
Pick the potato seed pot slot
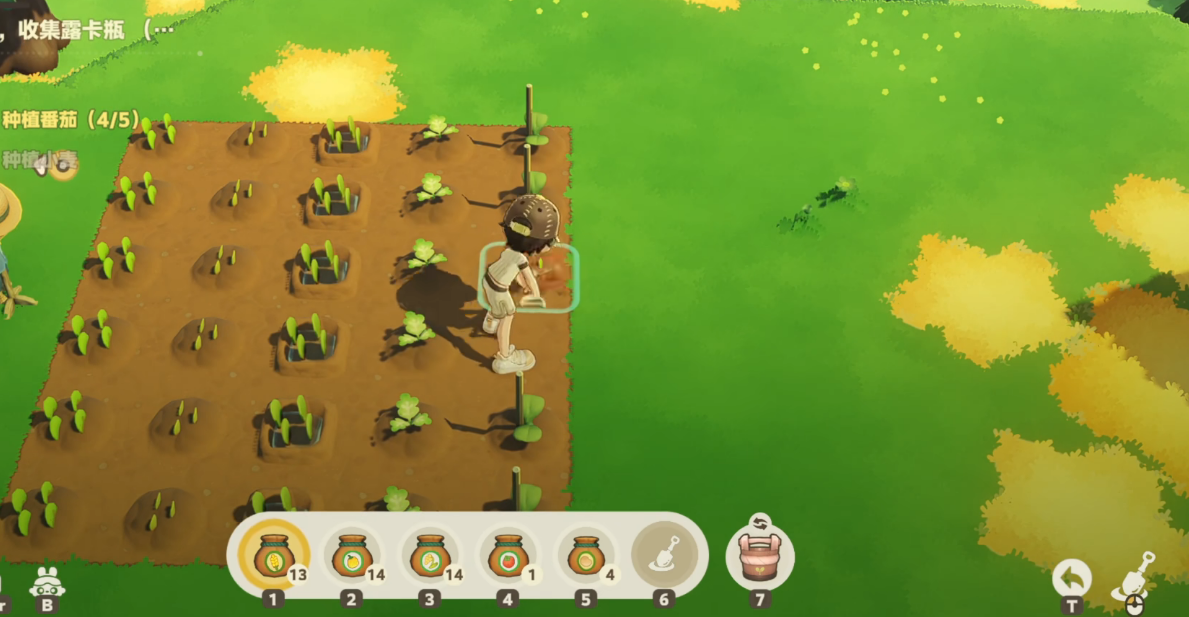pos(586,556)
